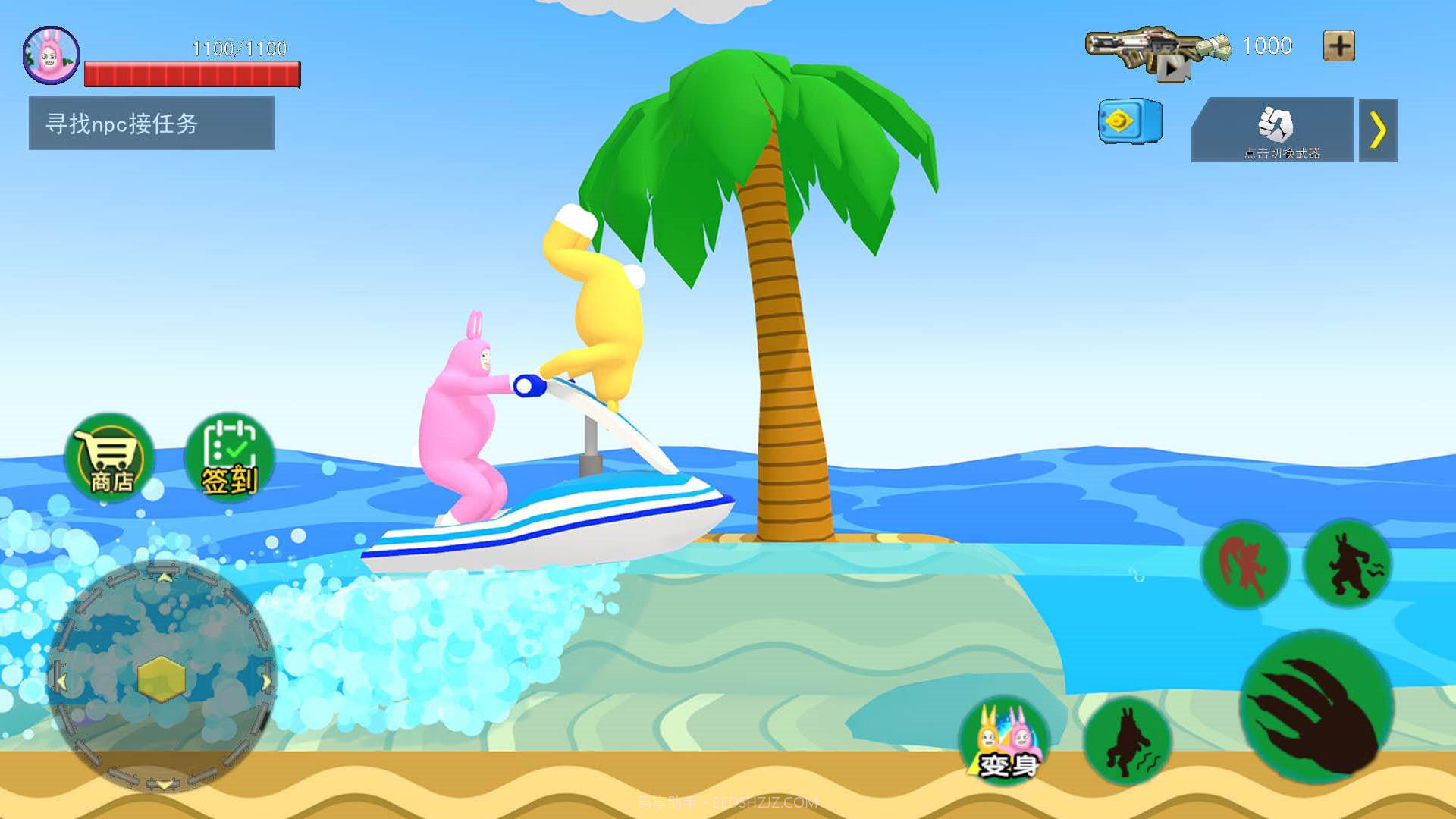Open the 商店 shop
This screenshot has width=1456, height=819.
[110, 457]
